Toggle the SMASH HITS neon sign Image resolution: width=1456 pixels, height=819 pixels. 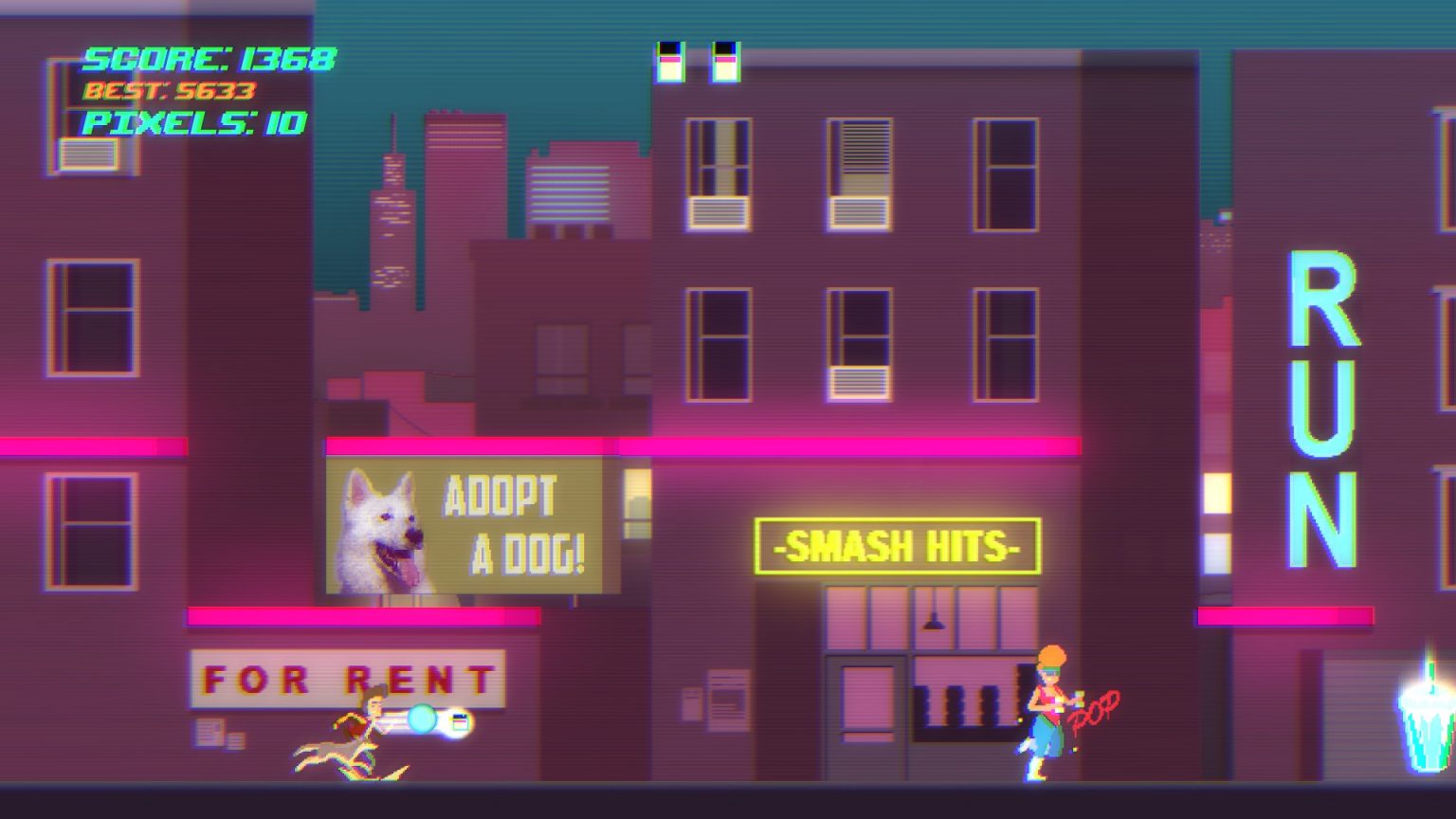[x=895, y=547]
